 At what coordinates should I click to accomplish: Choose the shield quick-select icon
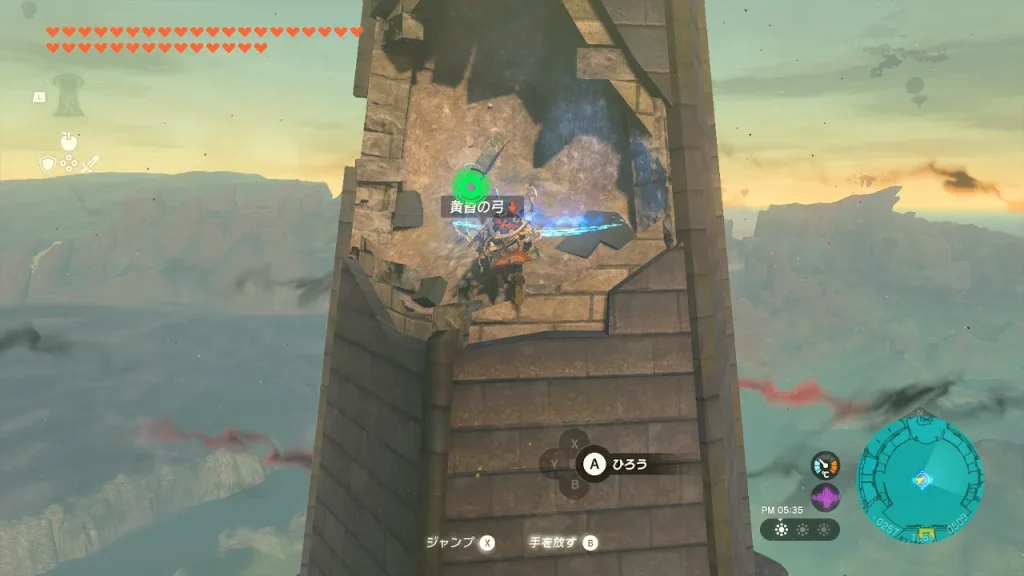(x=46, y=164)
